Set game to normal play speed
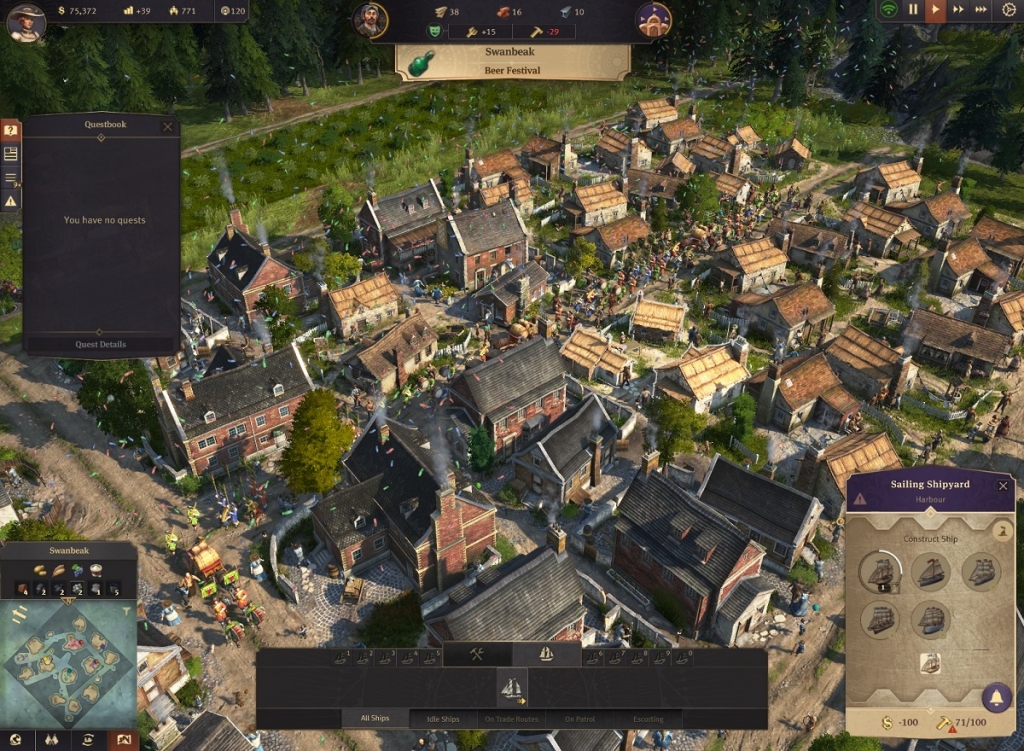Screen dimensions: 1024x751 (x=935, y=10)
